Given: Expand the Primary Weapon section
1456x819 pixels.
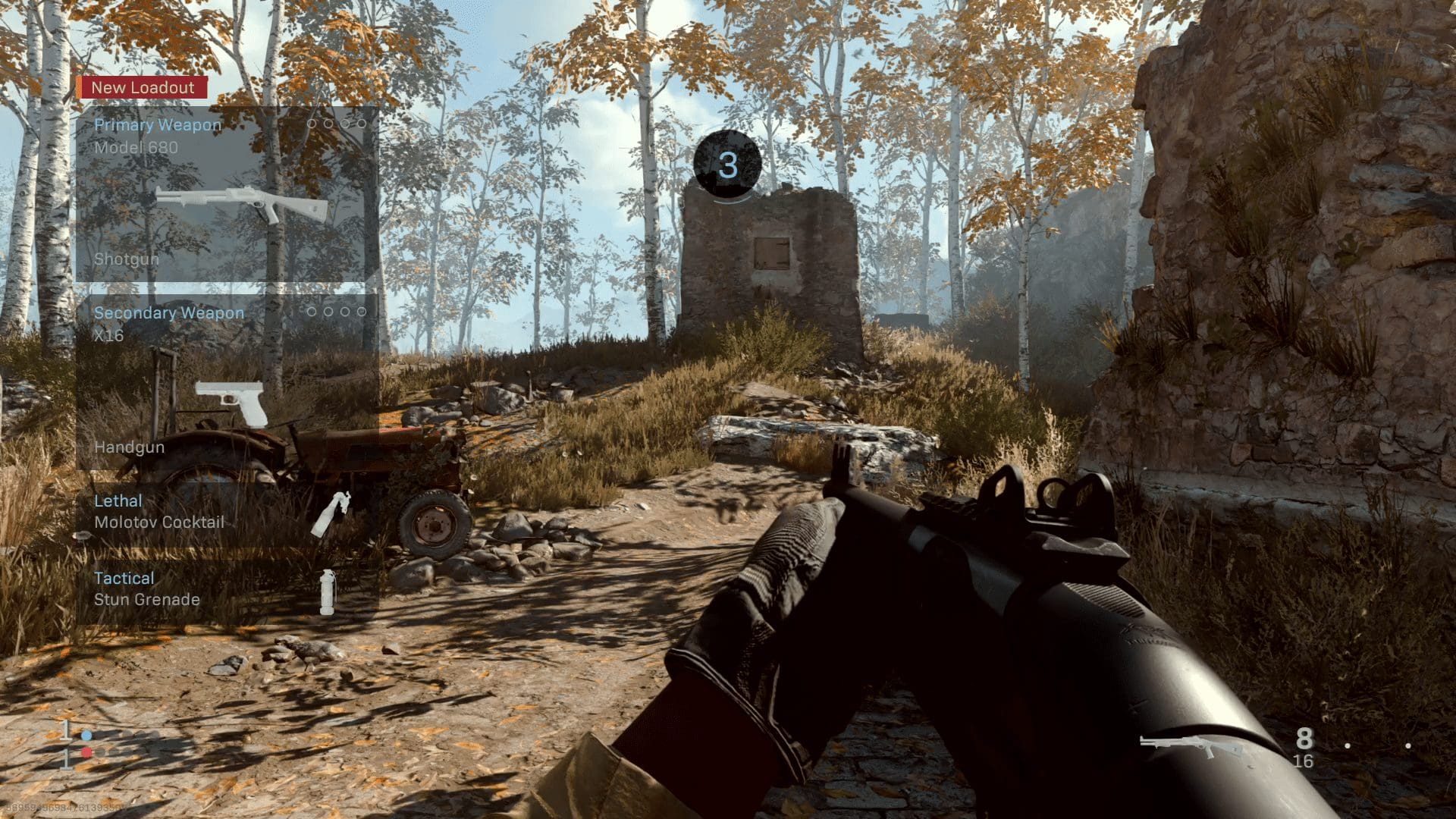Looking at the screenshot, I should tap(156, 125).
